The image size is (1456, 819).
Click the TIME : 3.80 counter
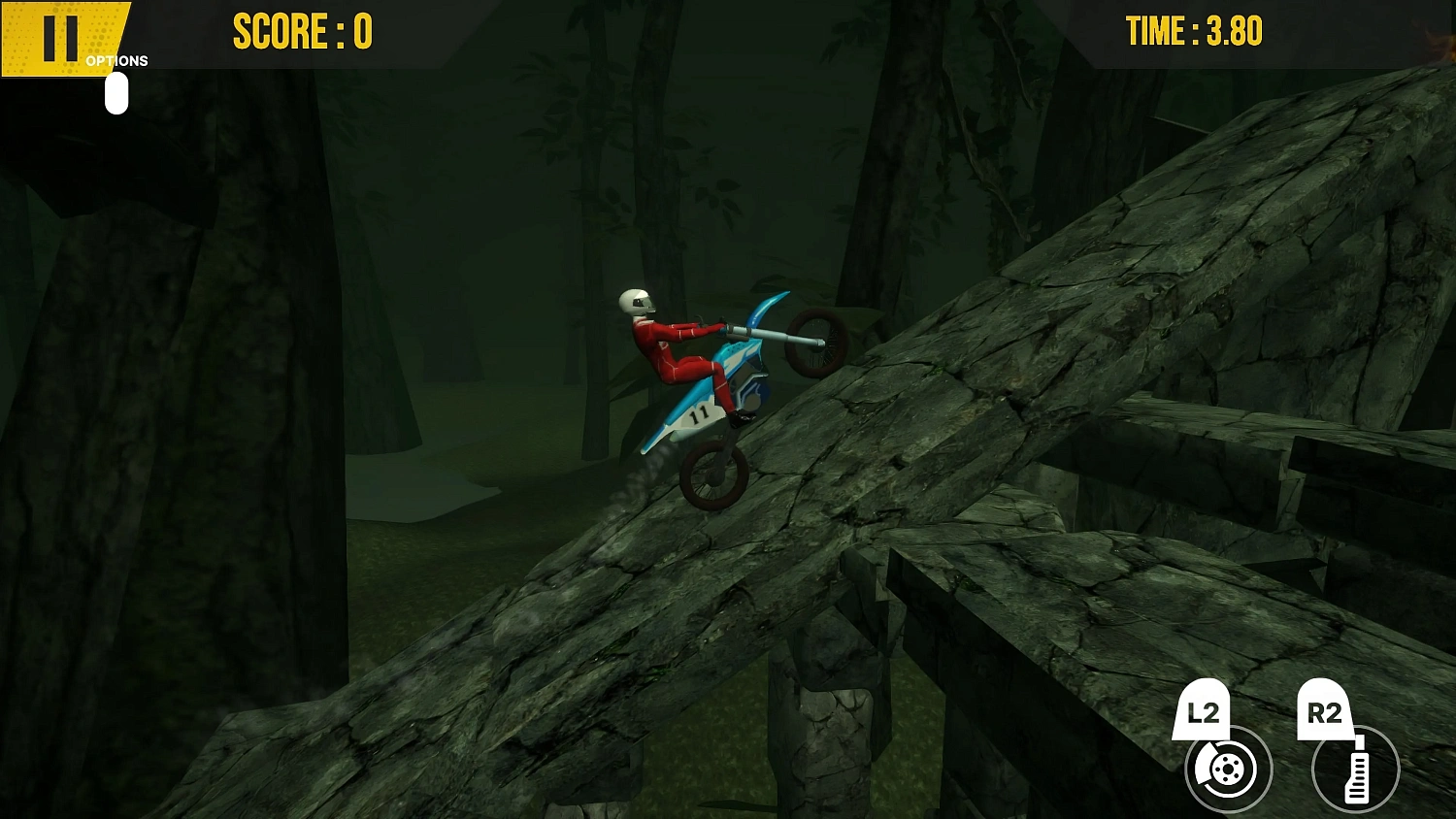pos(1196,30)
